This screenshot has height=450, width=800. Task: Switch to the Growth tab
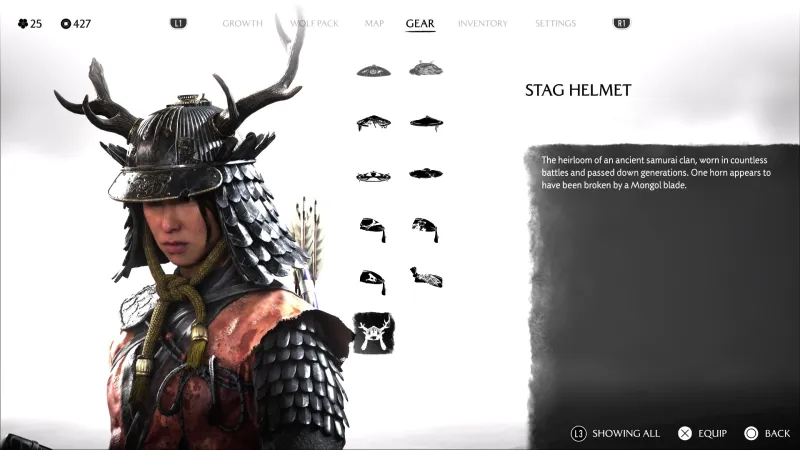242,23
